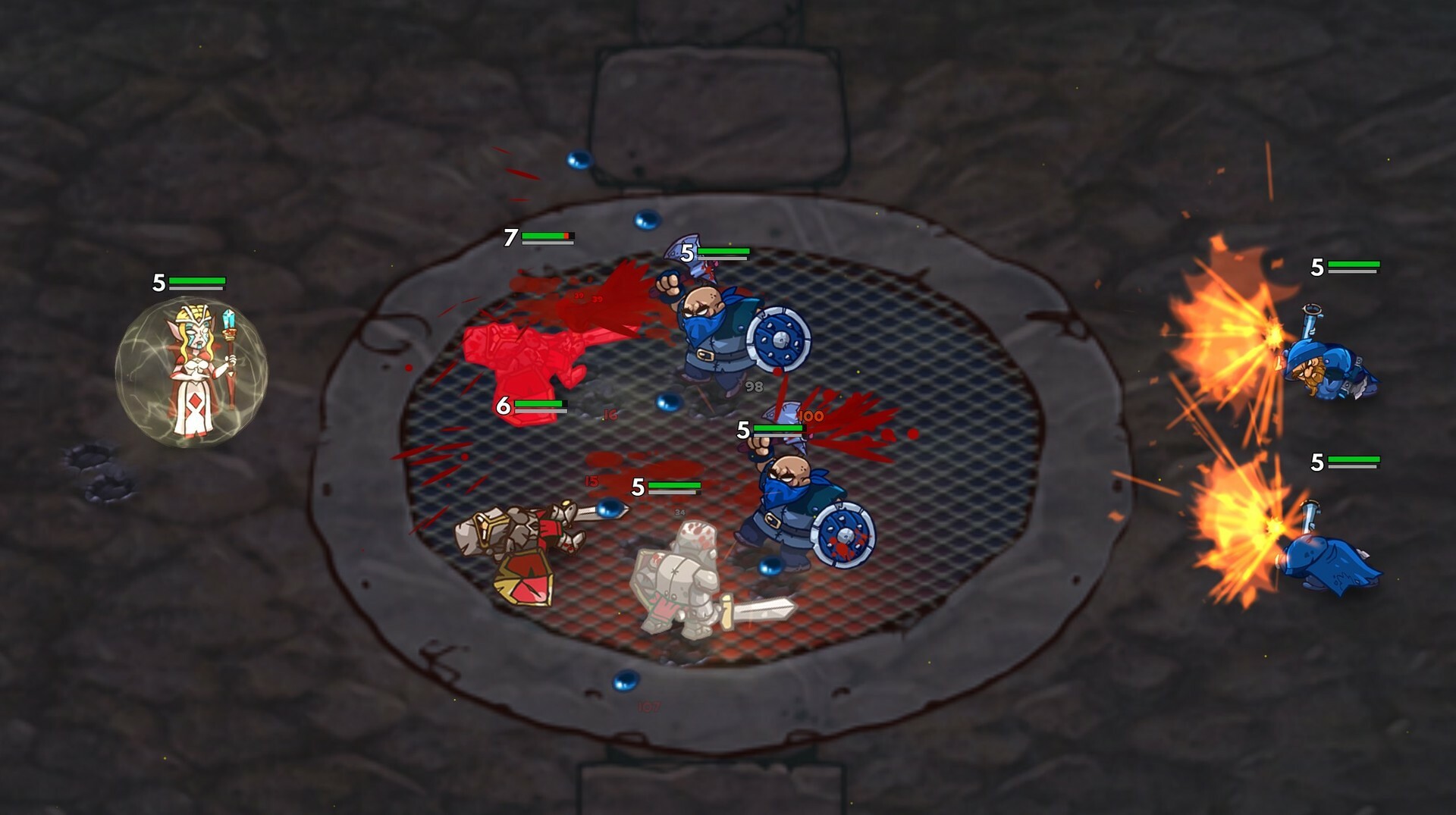Pick up the blue orb at the arena bottom
This screenshot has width=1456, height=815.
point(624,682)
